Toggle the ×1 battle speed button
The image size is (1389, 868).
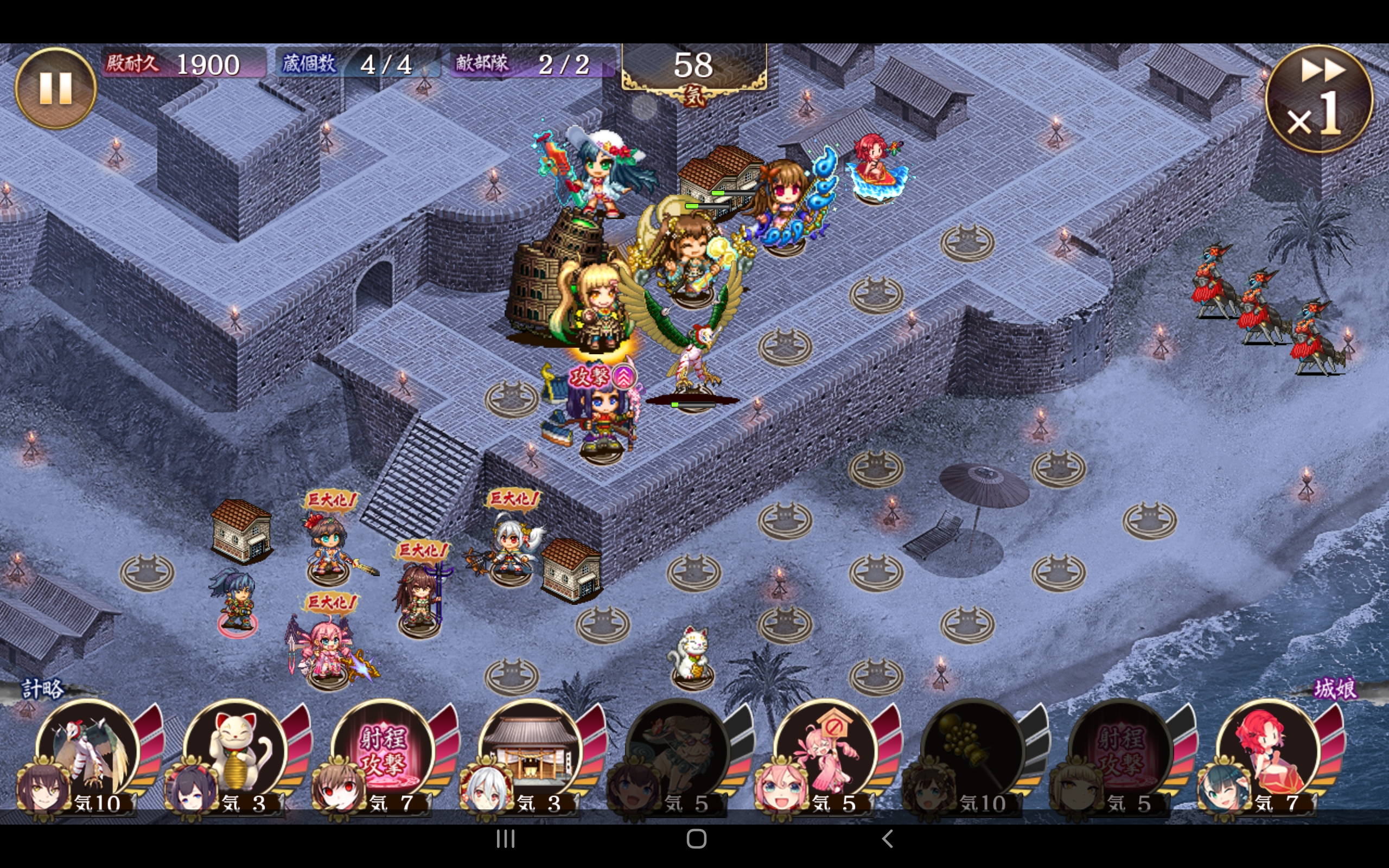point(1318,100)
